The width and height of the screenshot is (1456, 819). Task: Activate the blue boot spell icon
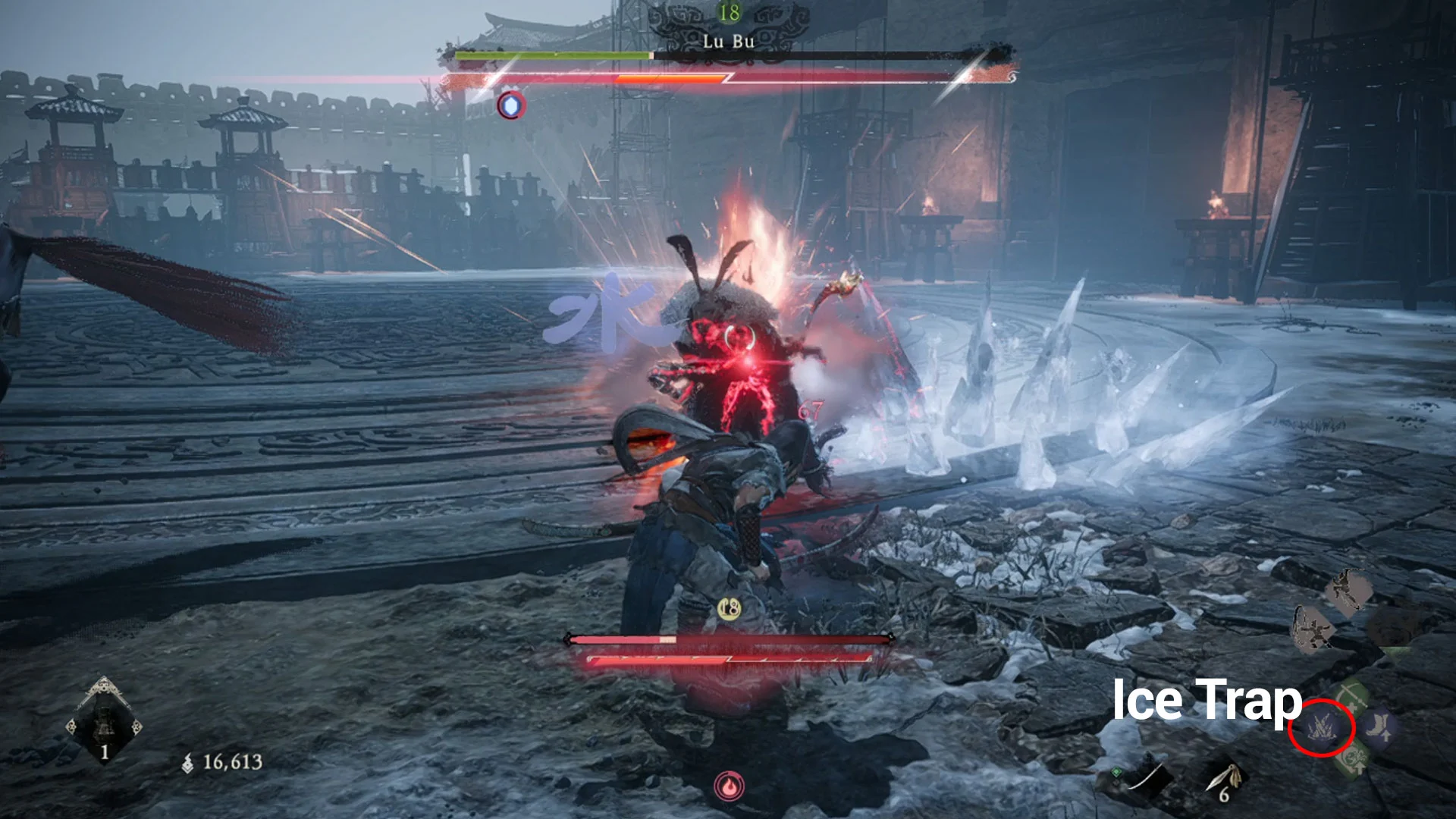pos(1378,726)
